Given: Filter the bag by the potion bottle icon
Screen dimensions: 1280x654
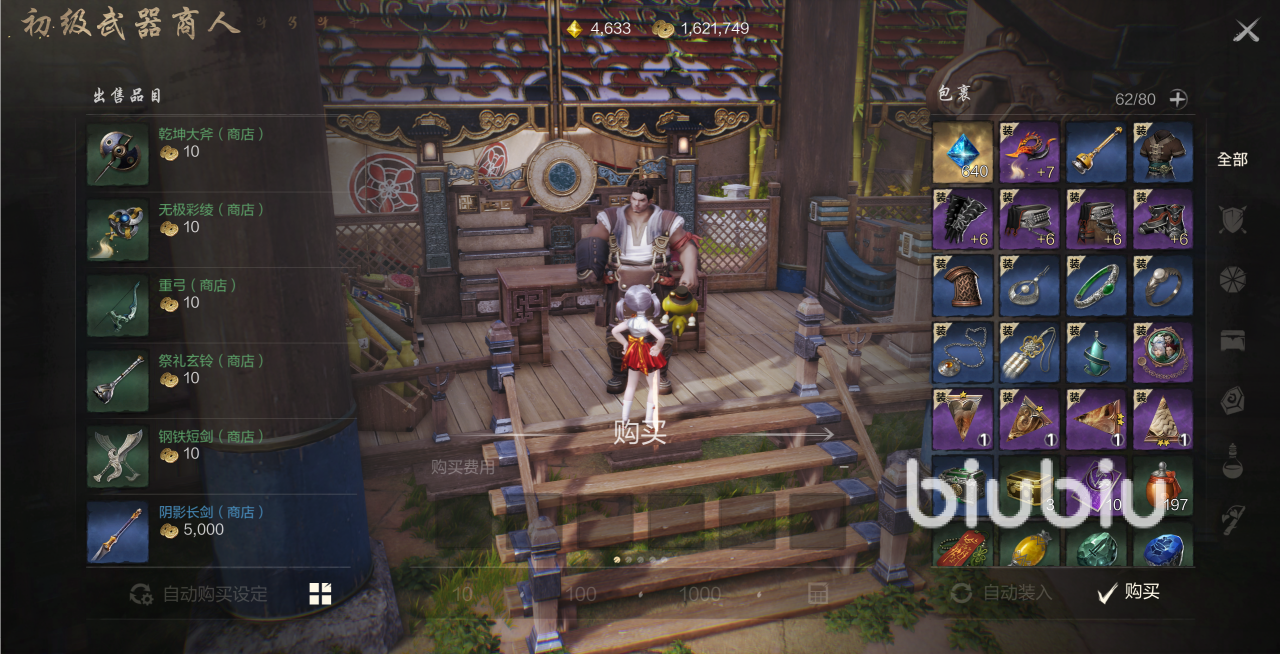Looking at the screenshot, I should point(1232,462).
